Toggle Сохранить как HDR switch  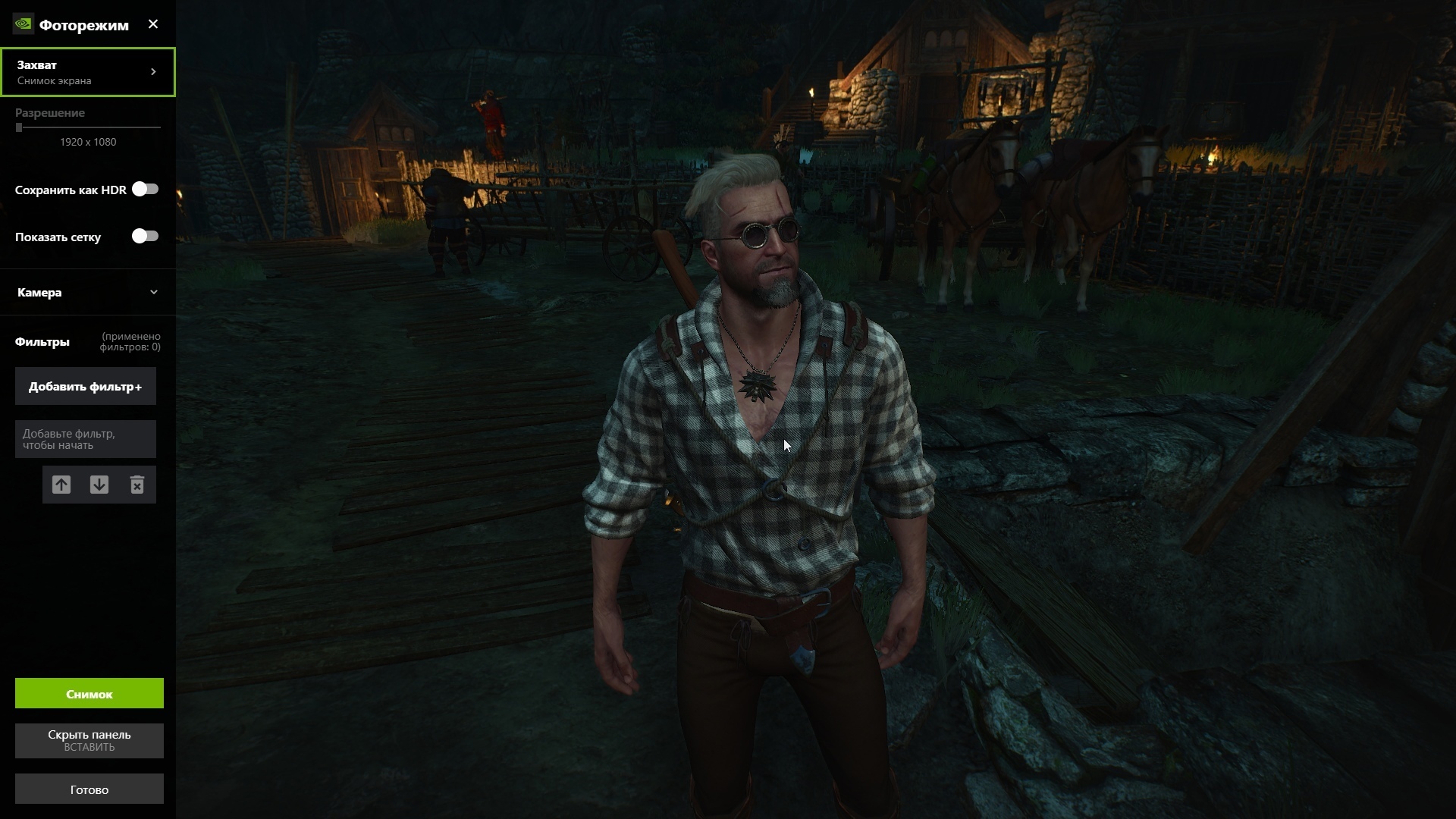pyautogui.click(x=145, y=189)
